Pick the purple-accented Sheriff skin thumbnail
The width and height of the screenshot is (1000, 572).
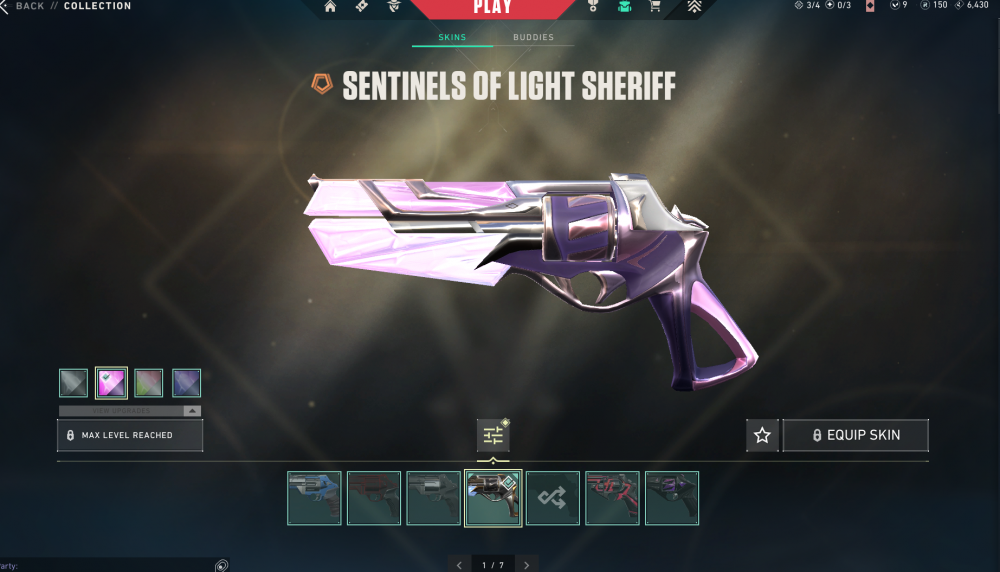click(x=672, y=498)
